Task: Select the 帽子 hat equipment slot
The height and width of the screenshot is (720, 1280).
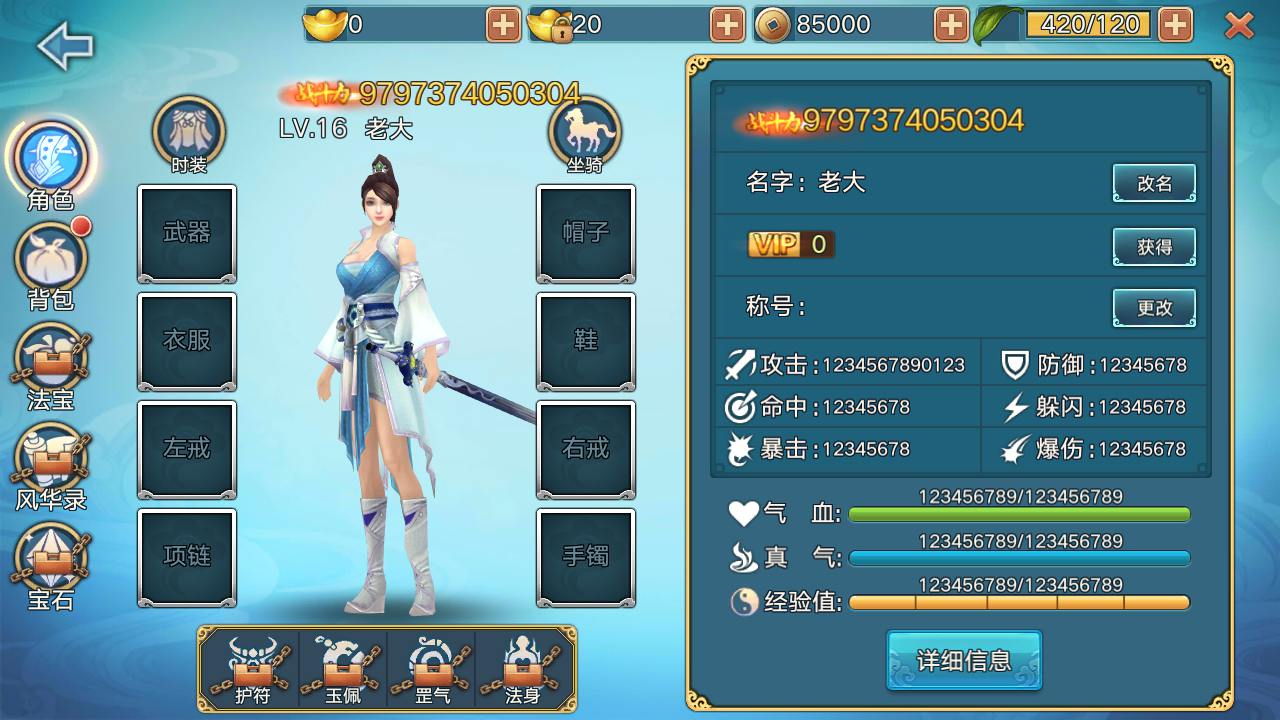Action: 586,233
